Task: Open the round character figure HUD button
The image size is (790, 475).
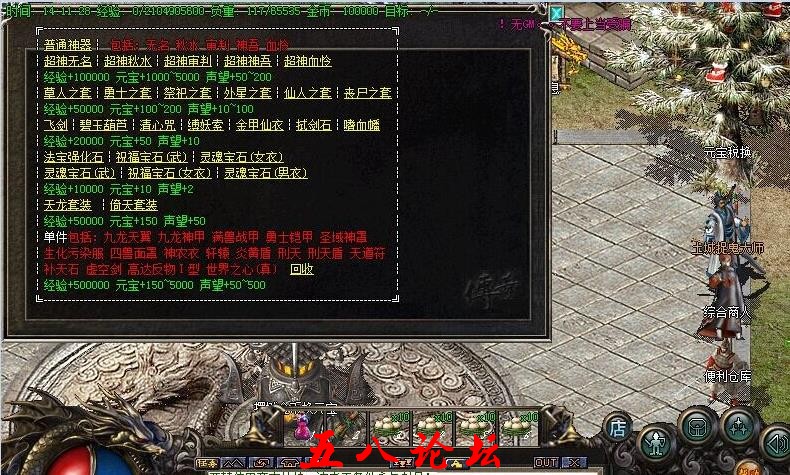Action: [x=655, y=441]
